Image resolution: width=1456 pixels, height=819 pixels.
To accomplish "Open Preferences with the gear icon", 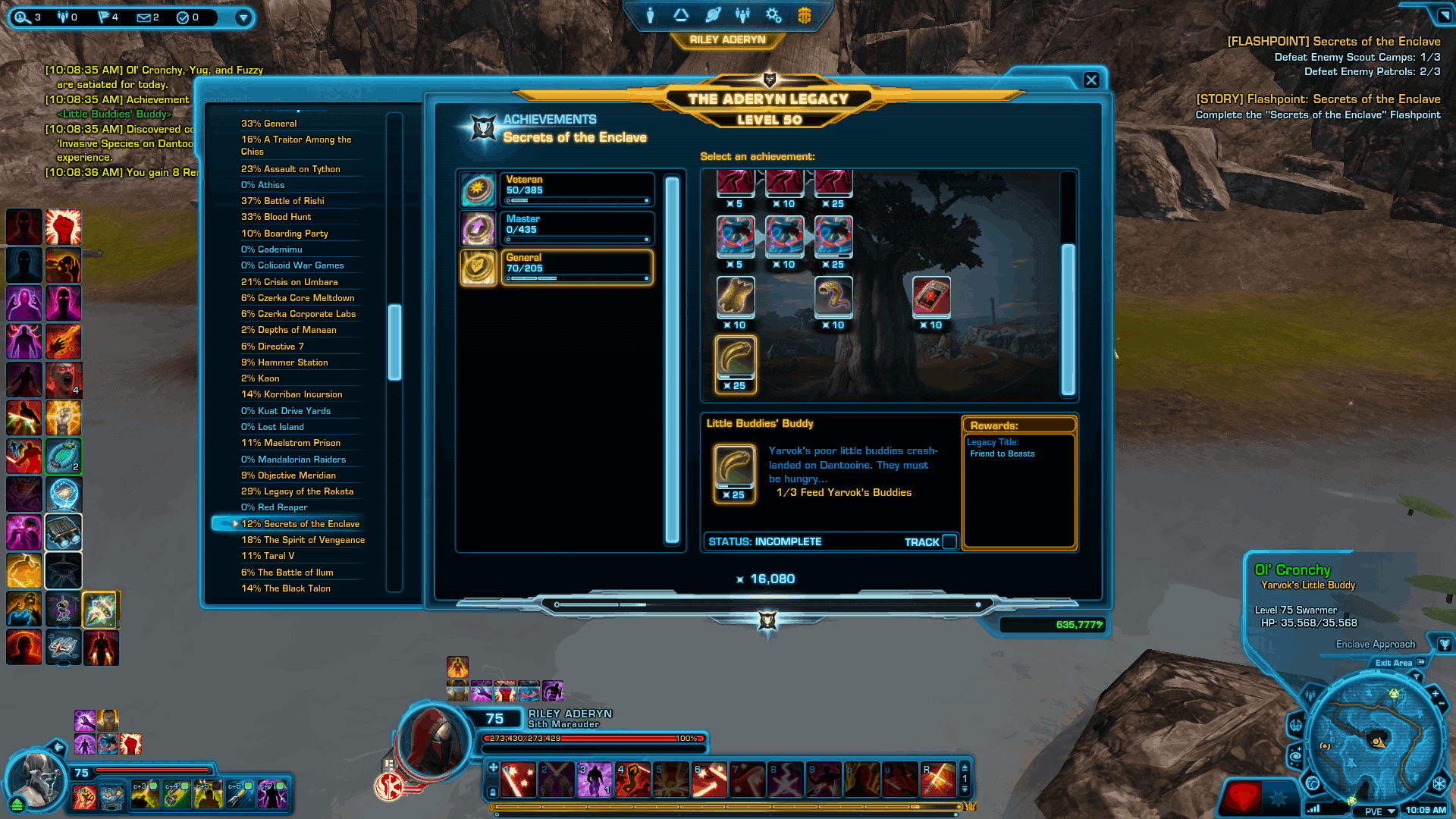I will tap(773, 14).
